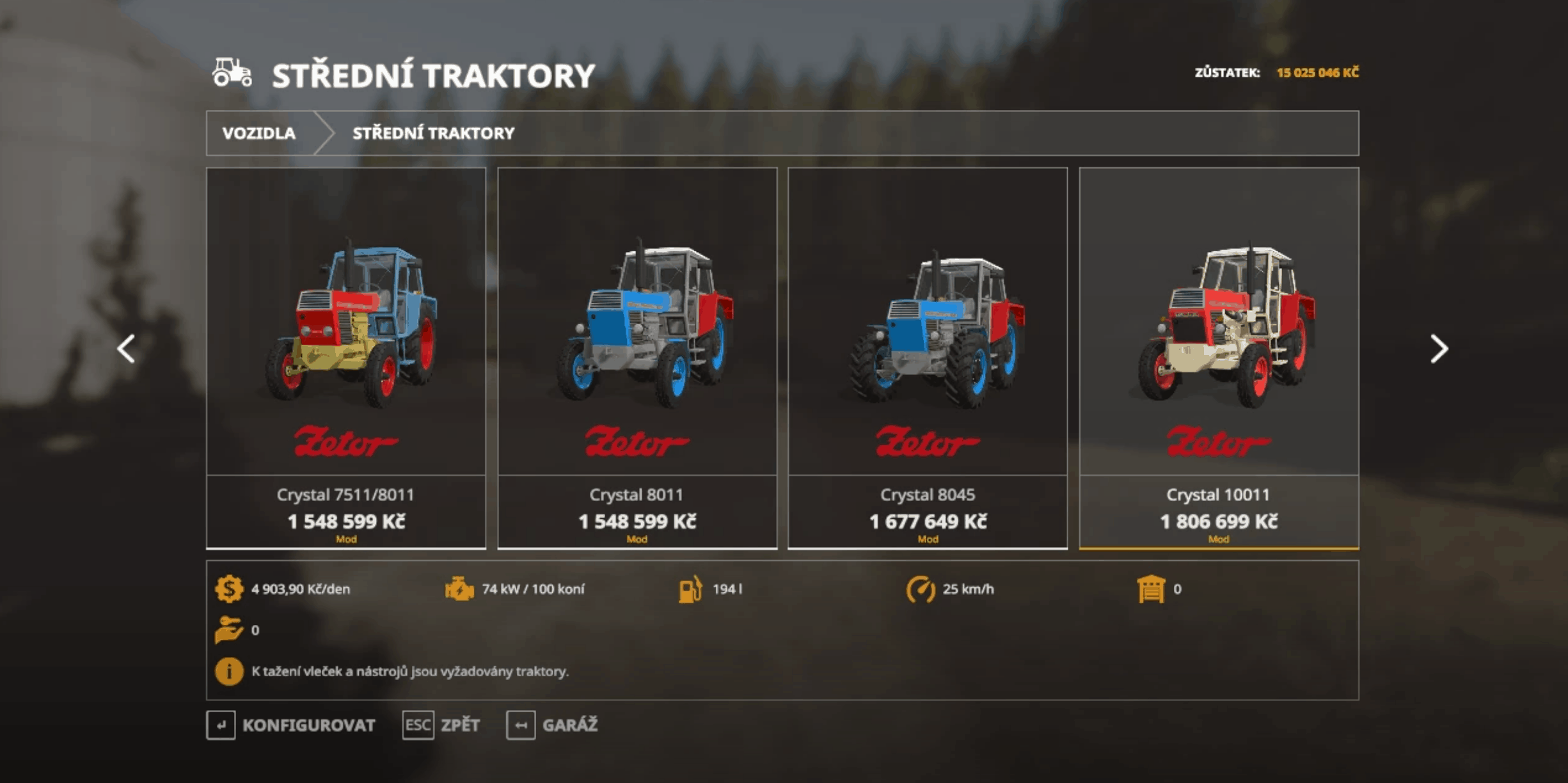Show next tractors with right arrow
Image resolution: width=1568 pixels, height=783 pixels.
coord(1439,349)
